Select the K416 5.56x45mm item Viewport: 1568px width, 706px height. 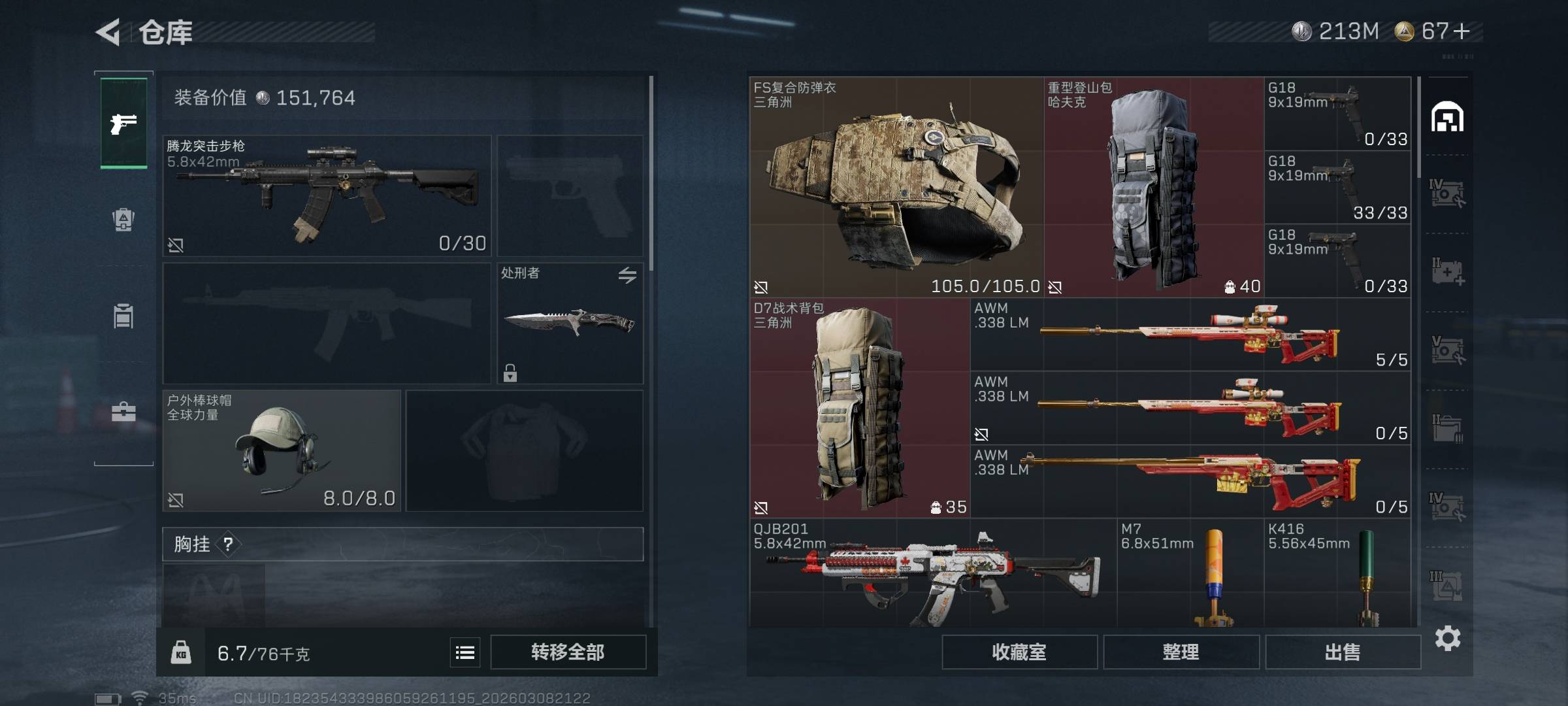pos(1337,573)
